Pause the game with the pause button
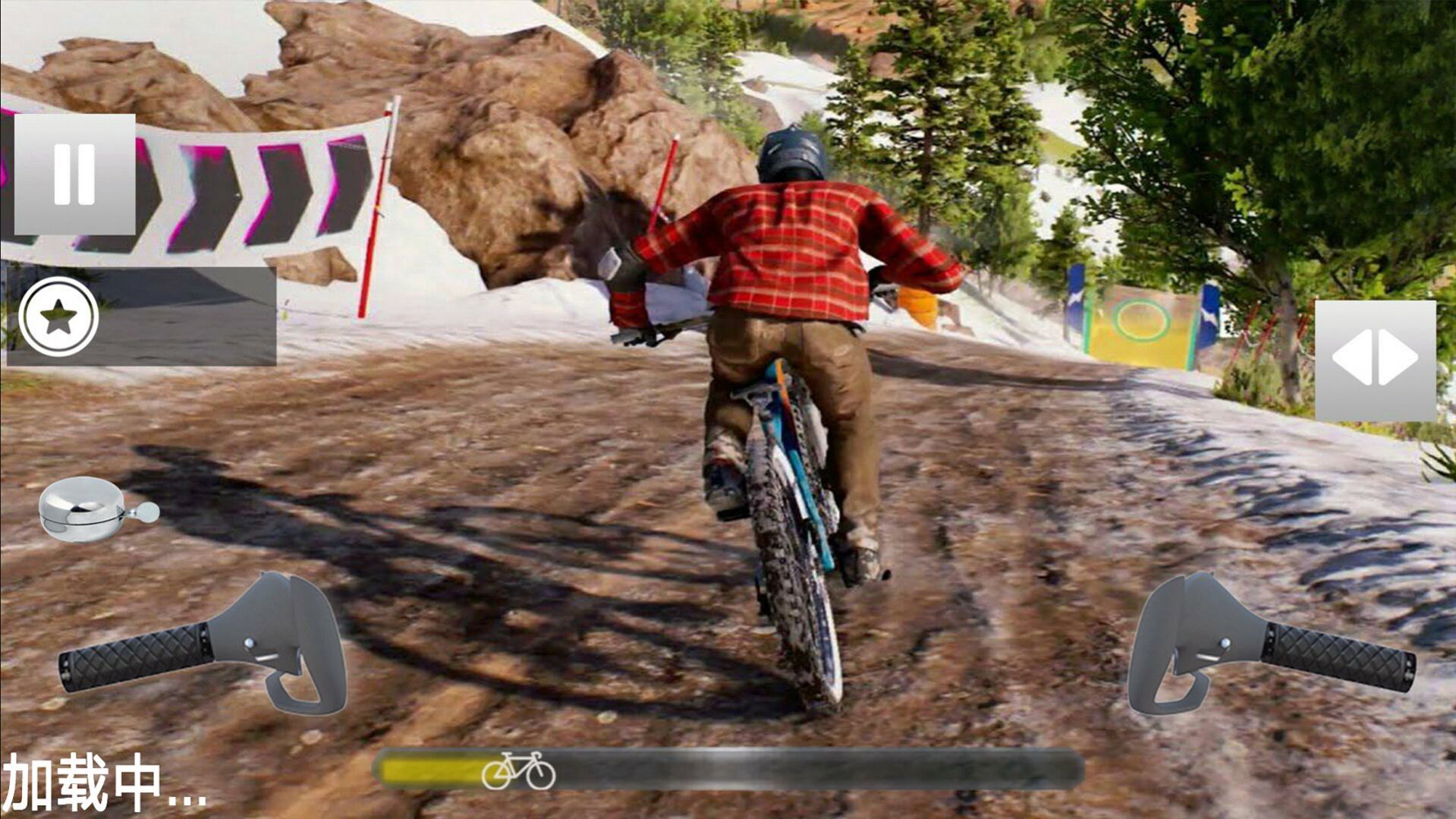1456x819 pixels. point(74,174)
